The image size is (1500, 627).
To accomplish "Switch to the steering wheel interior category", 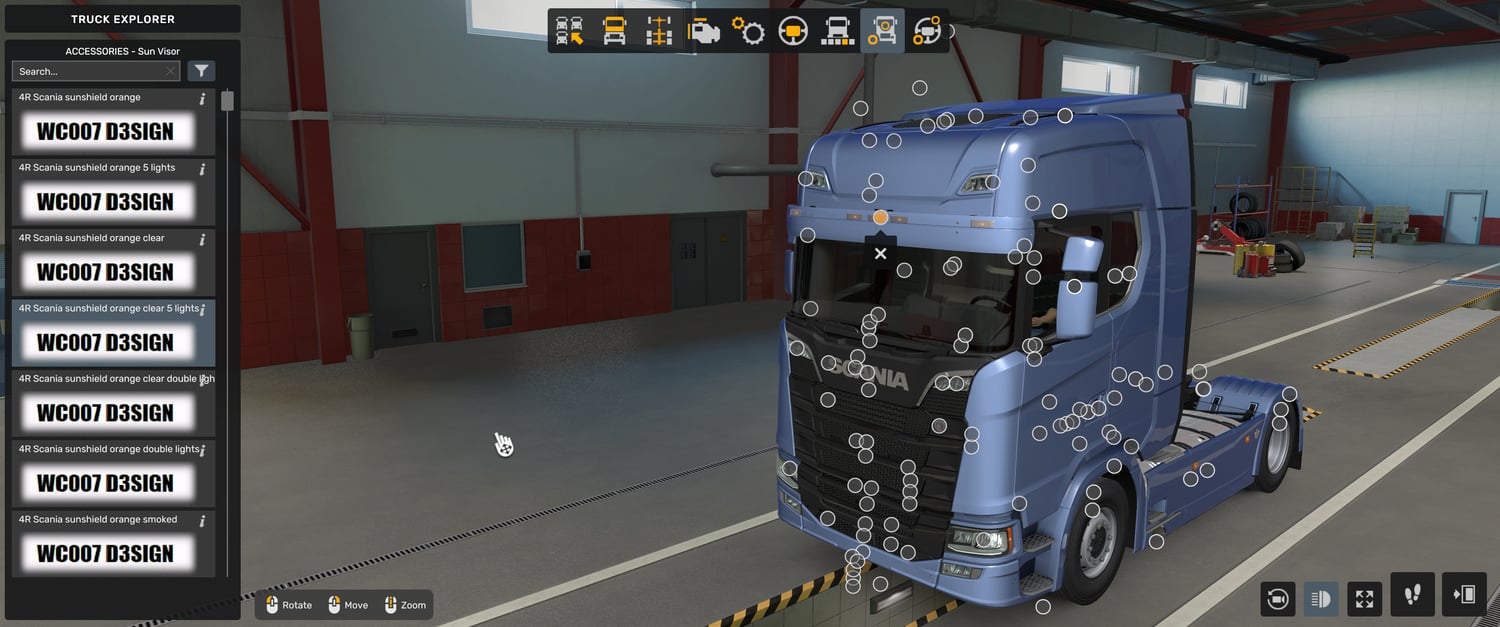I will (793, 31).
